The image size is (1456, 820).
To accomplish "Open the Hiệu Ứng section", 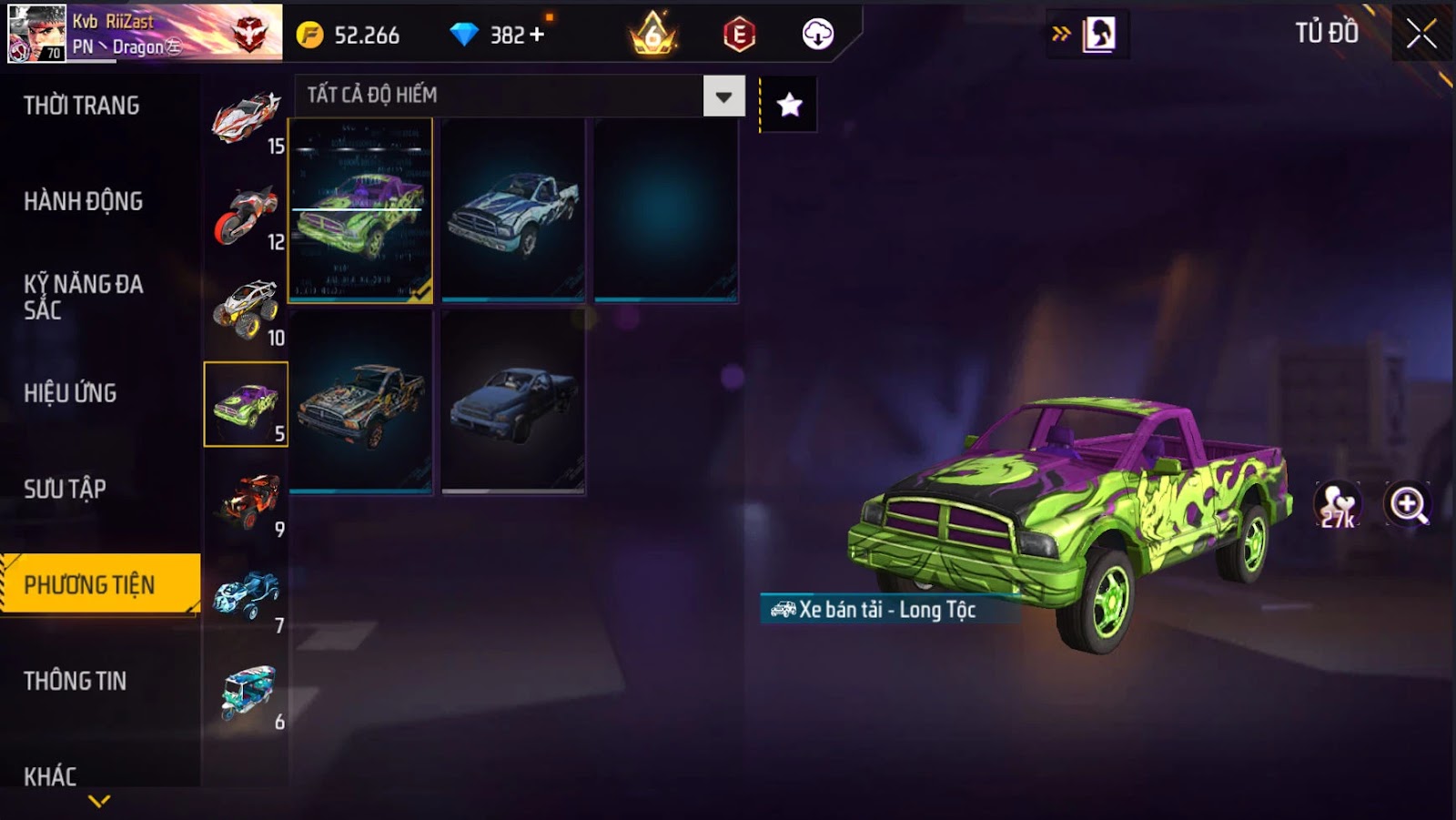I will pyautogui.click(x=71, y=393).
